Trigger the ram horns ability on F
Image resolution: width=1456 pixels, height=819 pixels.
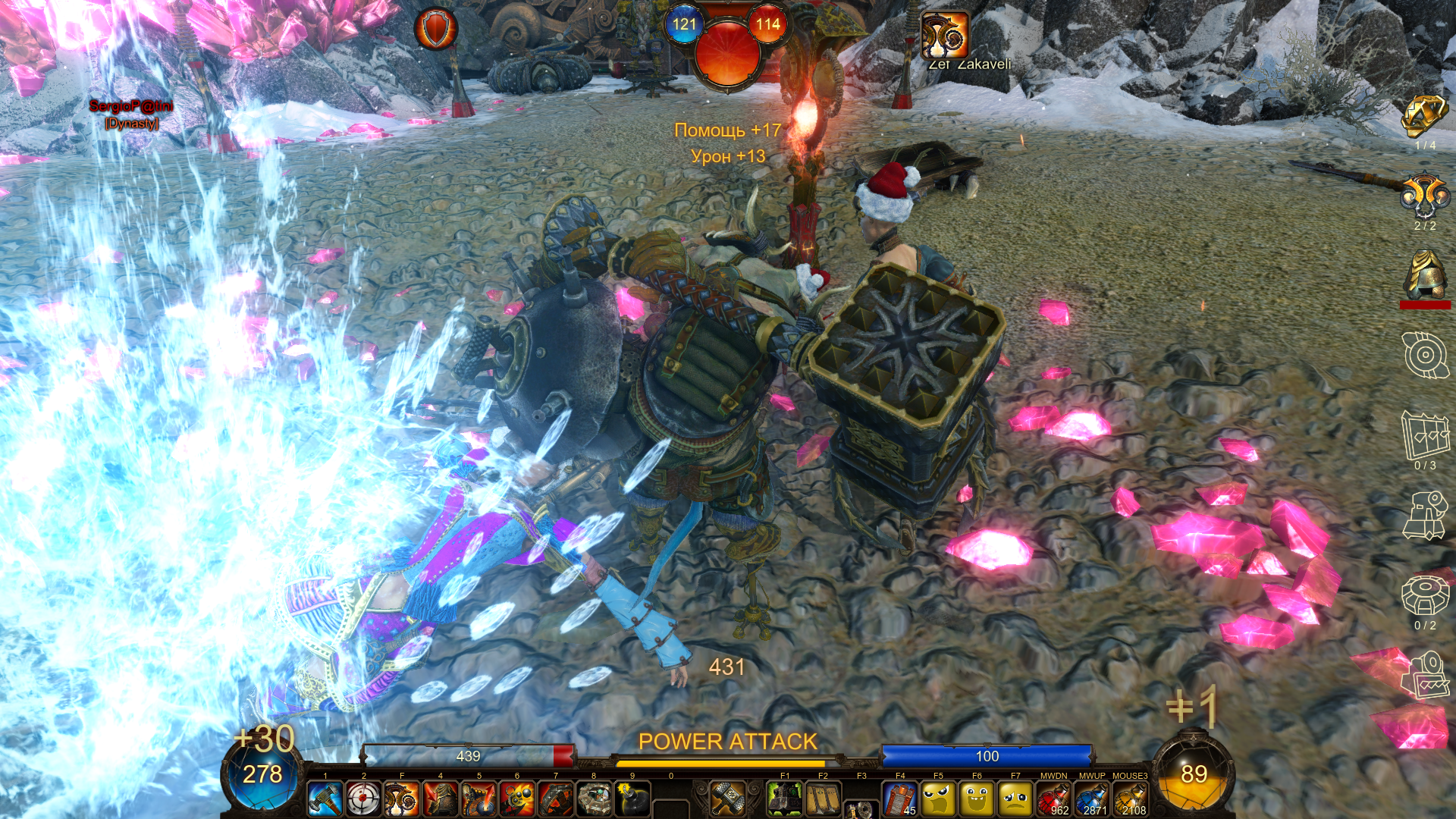point(403,799)
